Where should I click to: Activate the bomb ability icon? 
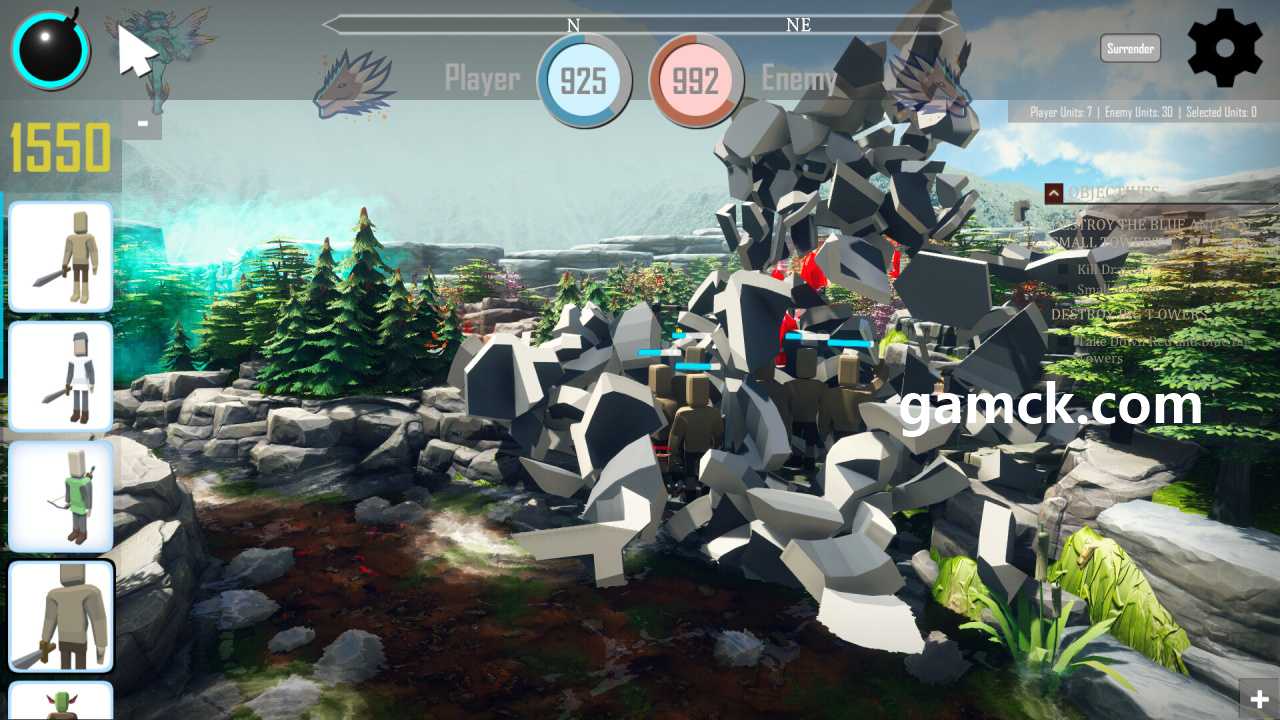pos(50,49)
